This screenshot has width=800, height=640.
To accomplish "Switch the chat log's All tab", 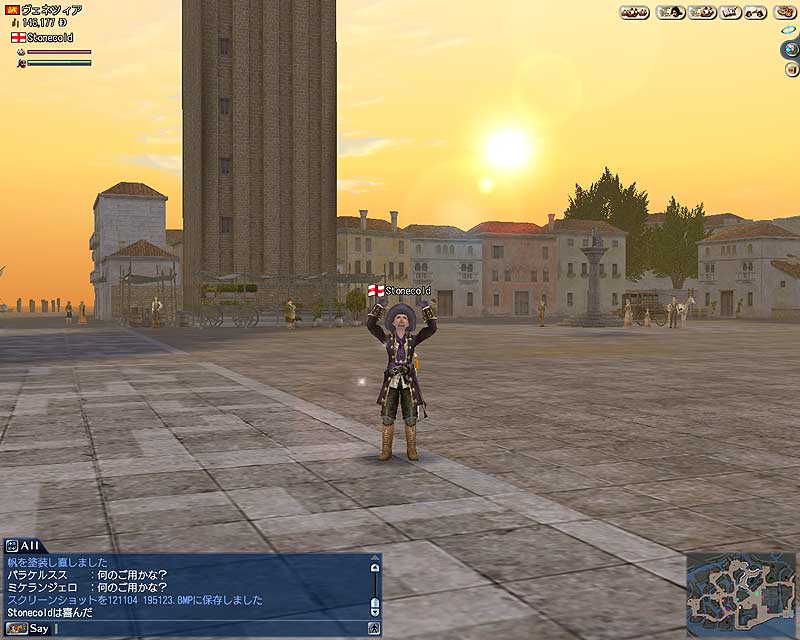I will click(x=22, y=545).
